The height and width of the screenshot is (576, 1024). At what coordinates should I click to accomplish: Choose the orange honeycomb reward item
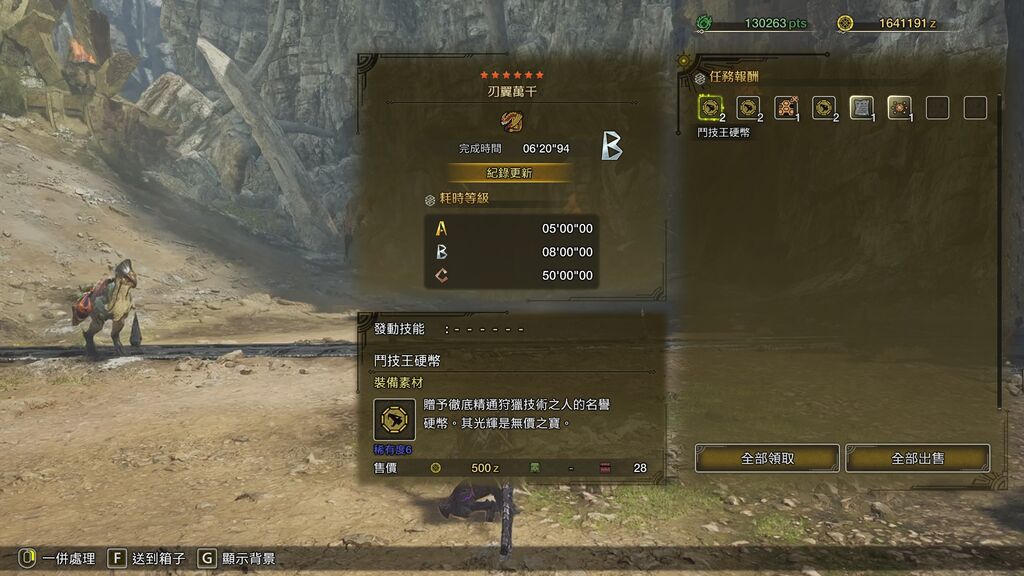tap(786, 107)
